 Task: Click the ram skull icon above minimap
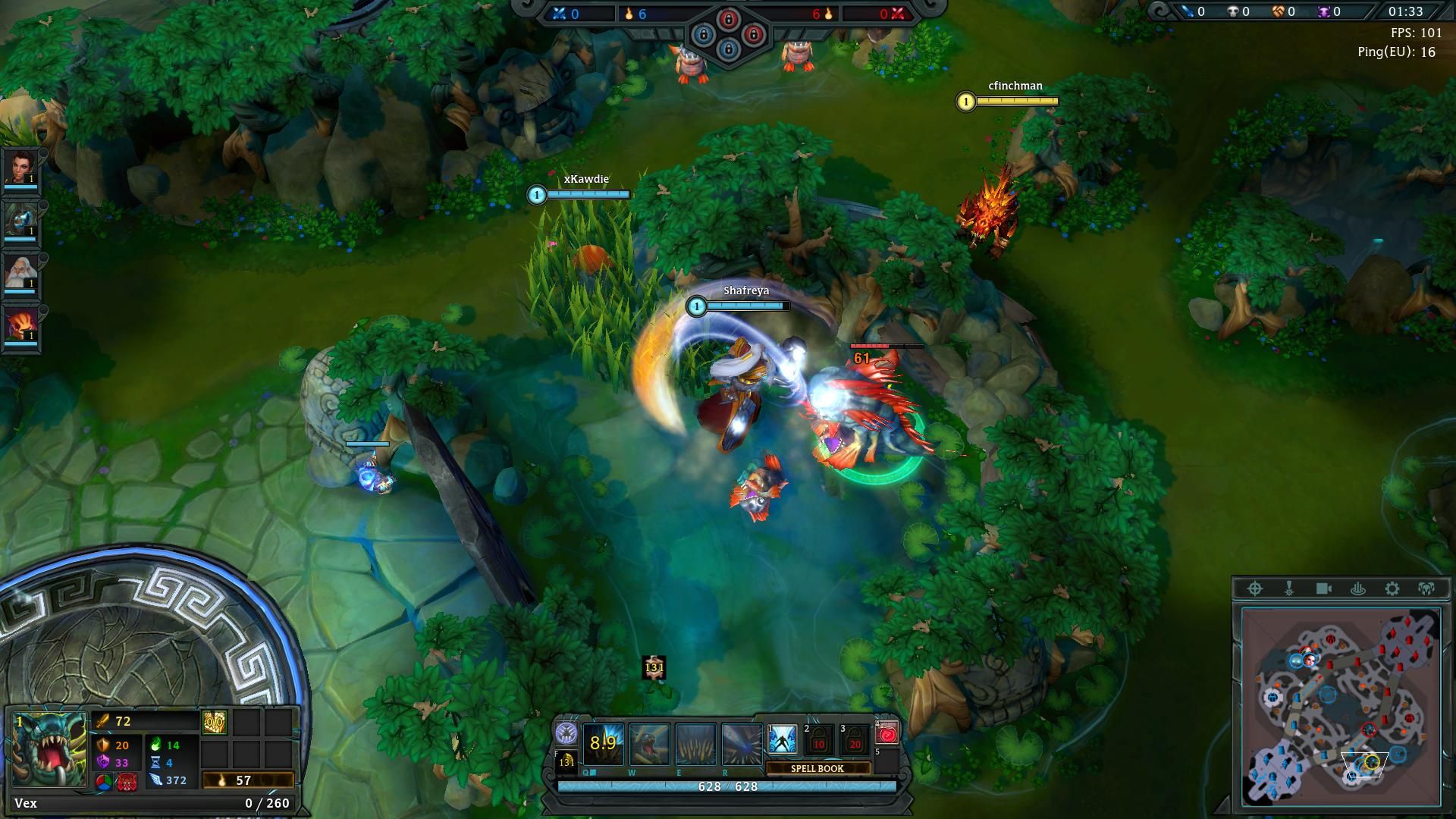(1426, 588)
